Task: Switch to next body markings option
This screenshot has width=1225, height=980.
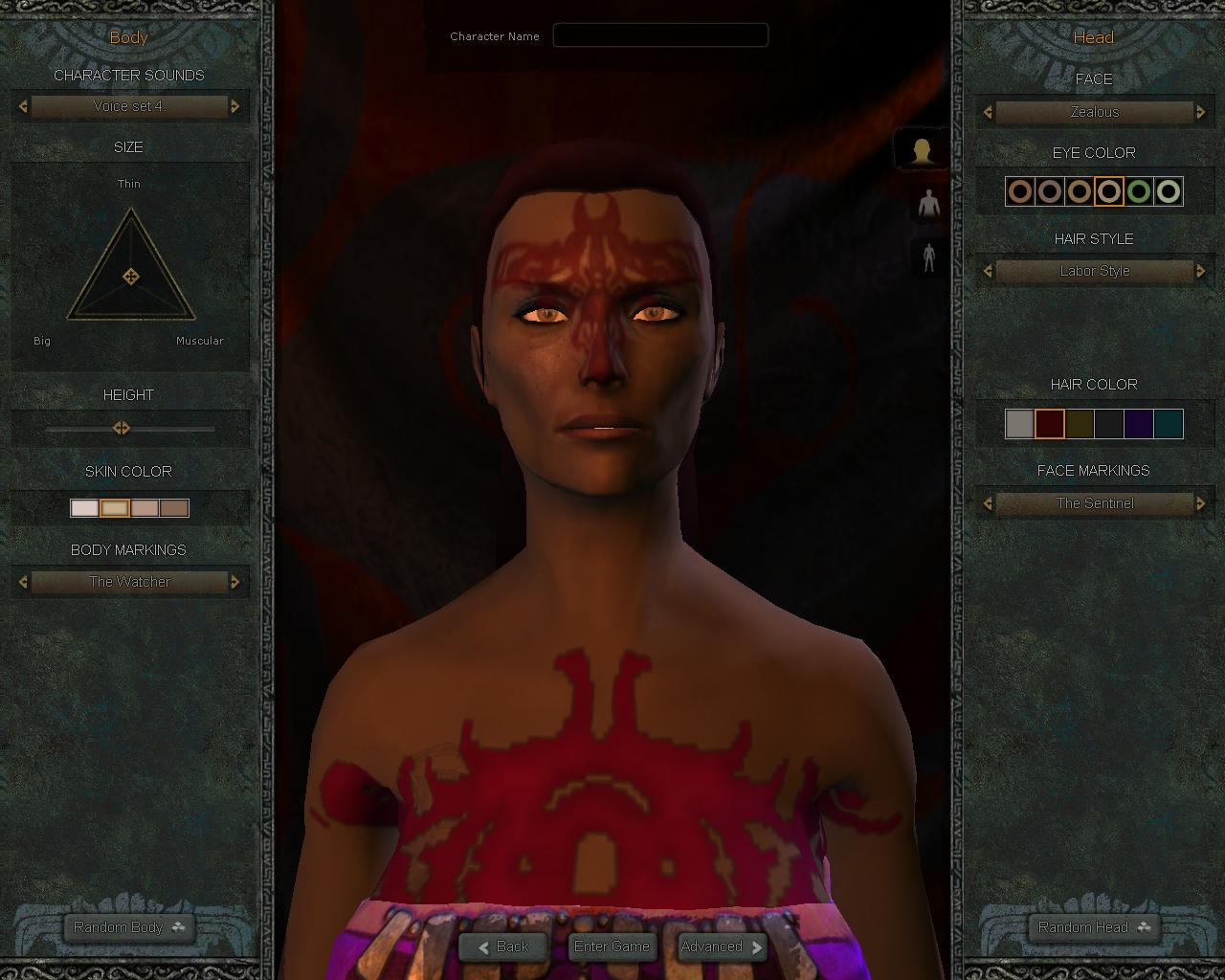Action: [x=235, y=581]
